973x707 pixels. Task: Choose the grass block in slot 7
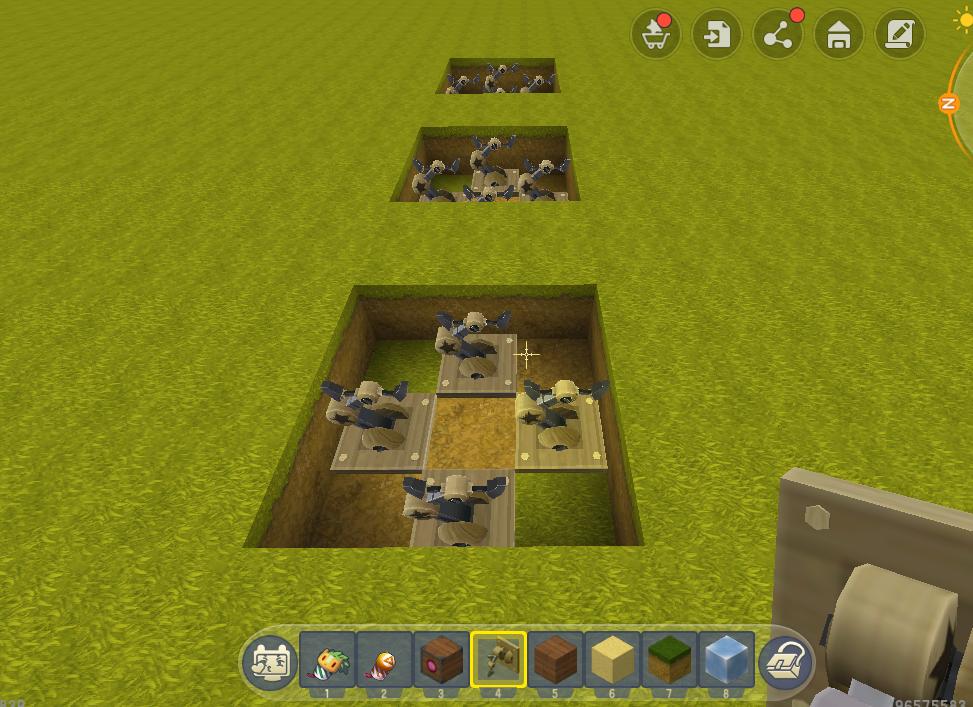[670, 660]
